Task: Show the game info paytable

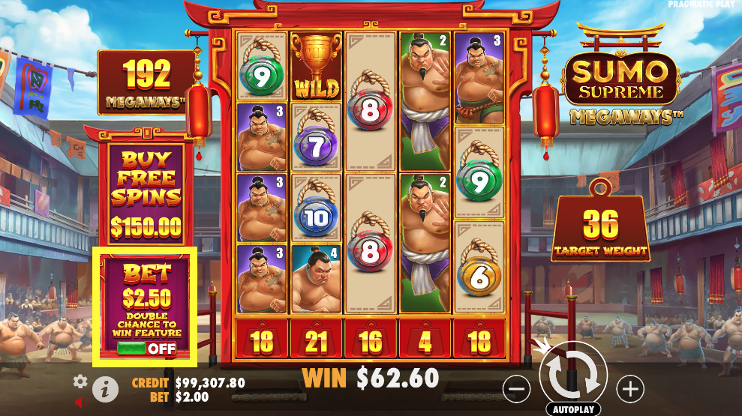Action: [104, 388]
